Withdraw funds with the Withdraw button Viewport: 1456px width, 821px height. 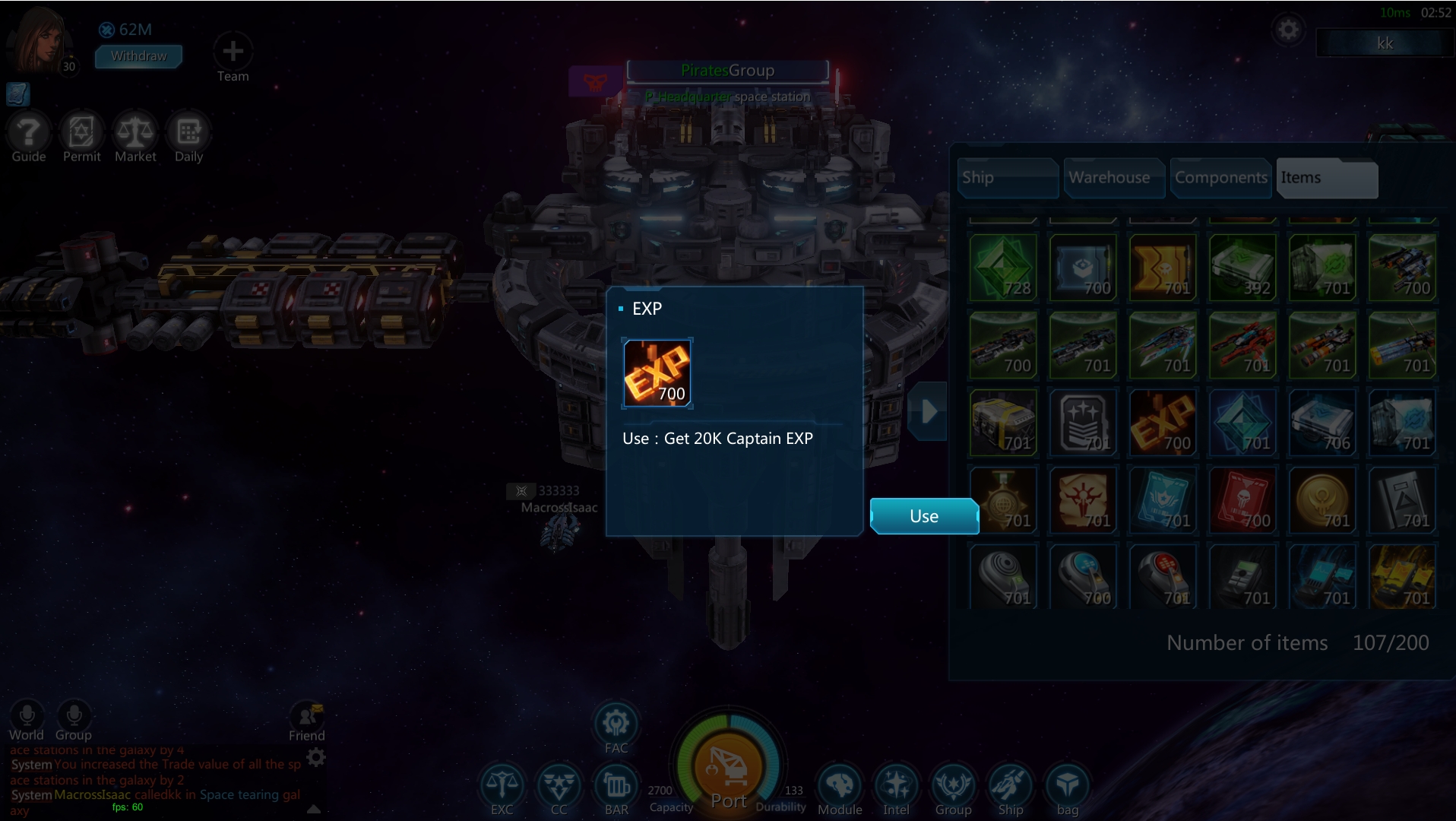[138, 56]
